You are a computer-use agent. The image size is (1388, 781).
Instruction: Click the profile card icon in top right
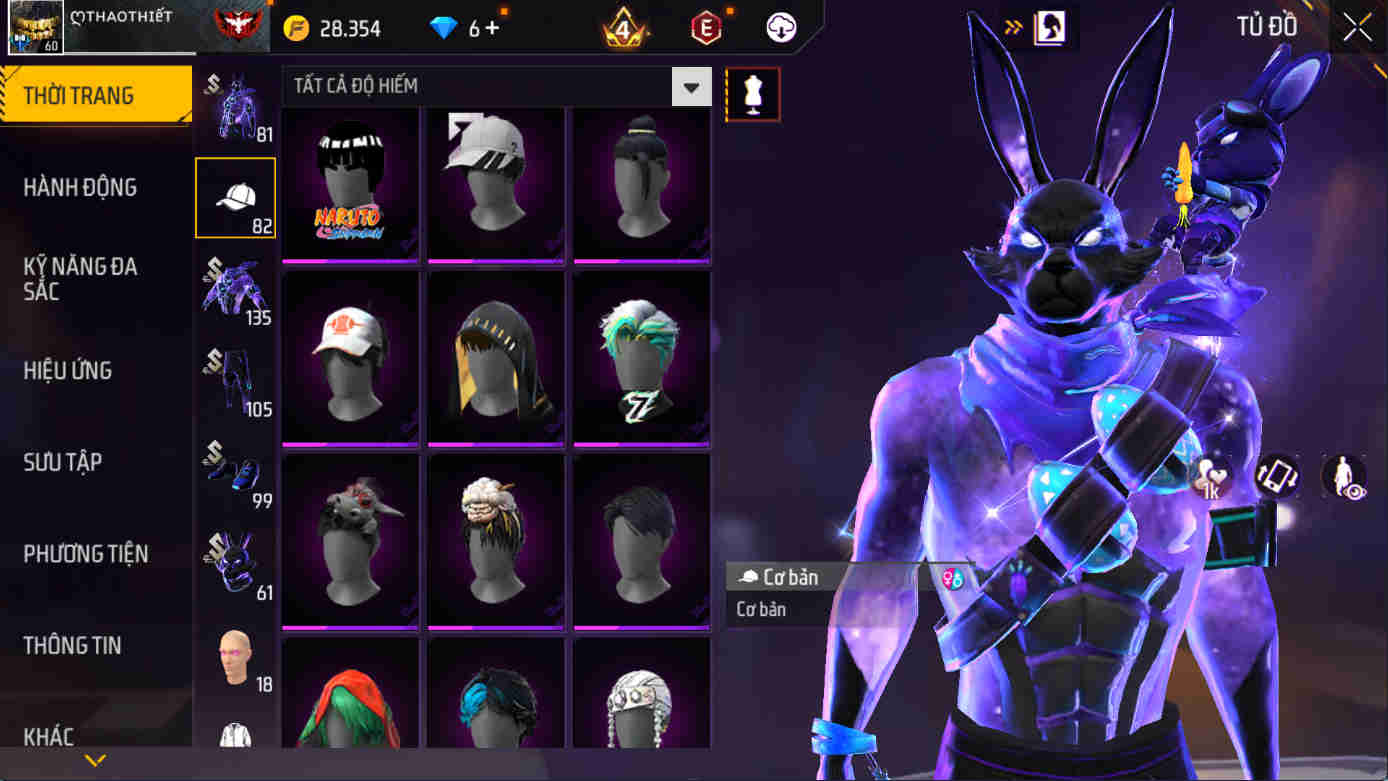[1049, 27]
